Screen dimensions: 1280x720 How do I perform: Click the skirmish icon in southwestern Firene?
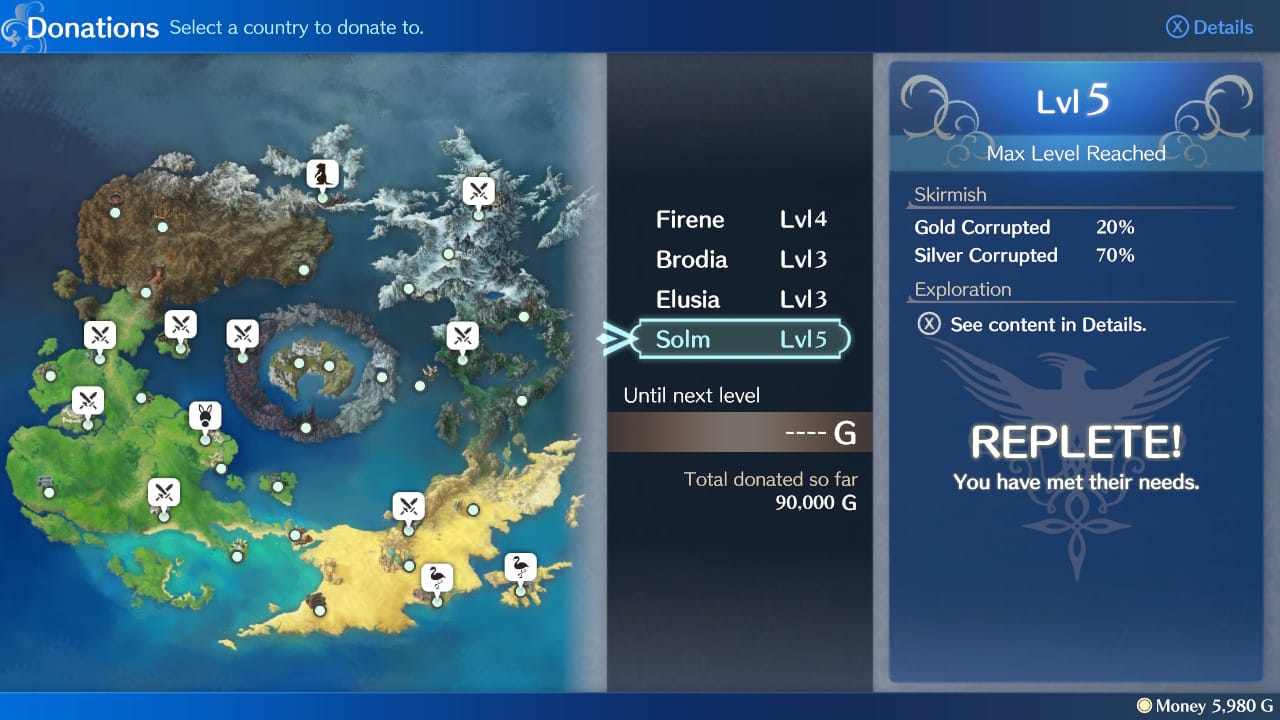163,493
